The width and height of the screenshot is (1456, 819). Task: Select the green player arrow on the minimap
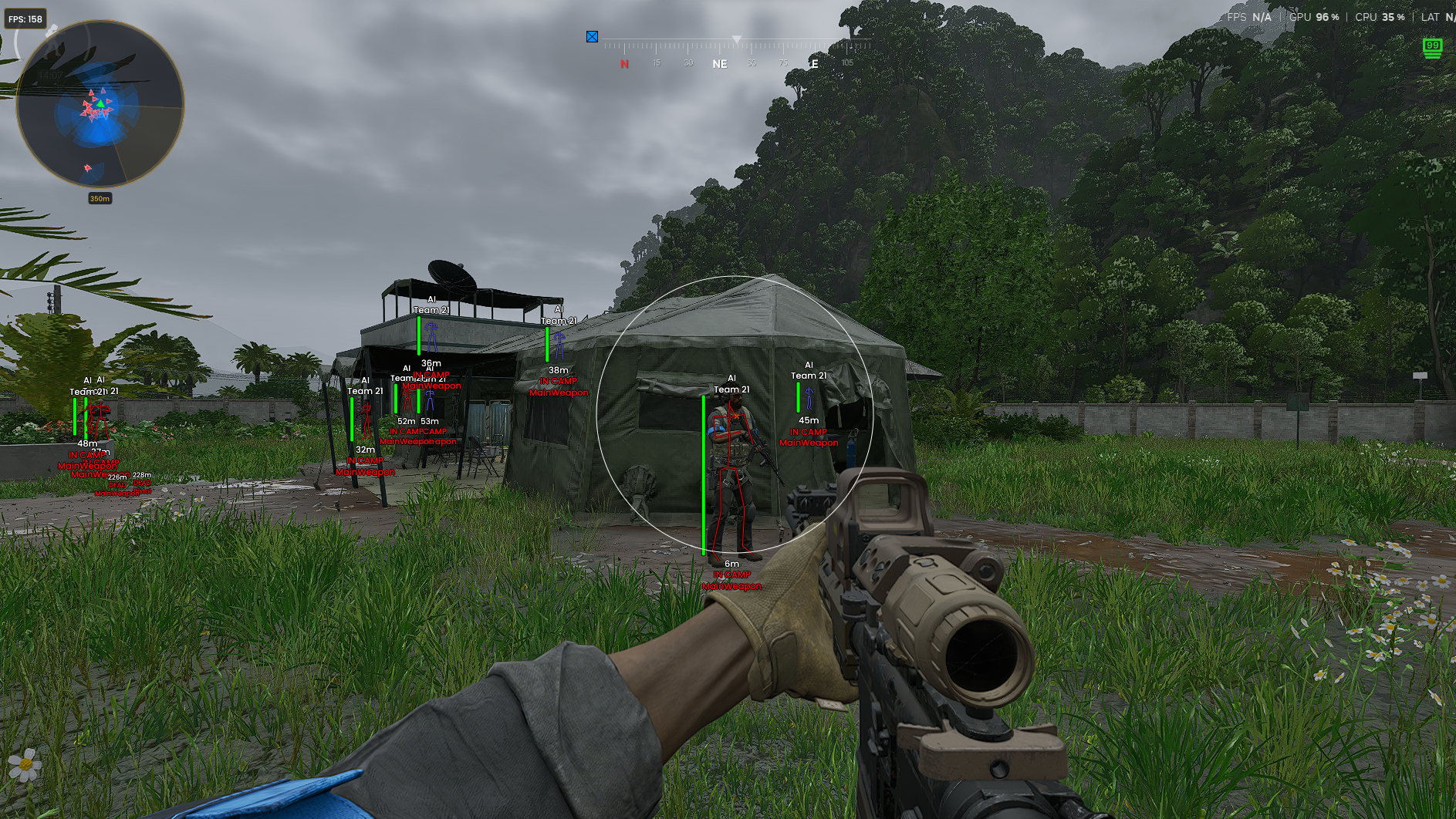pyautogui.click(x=100, y=104)
